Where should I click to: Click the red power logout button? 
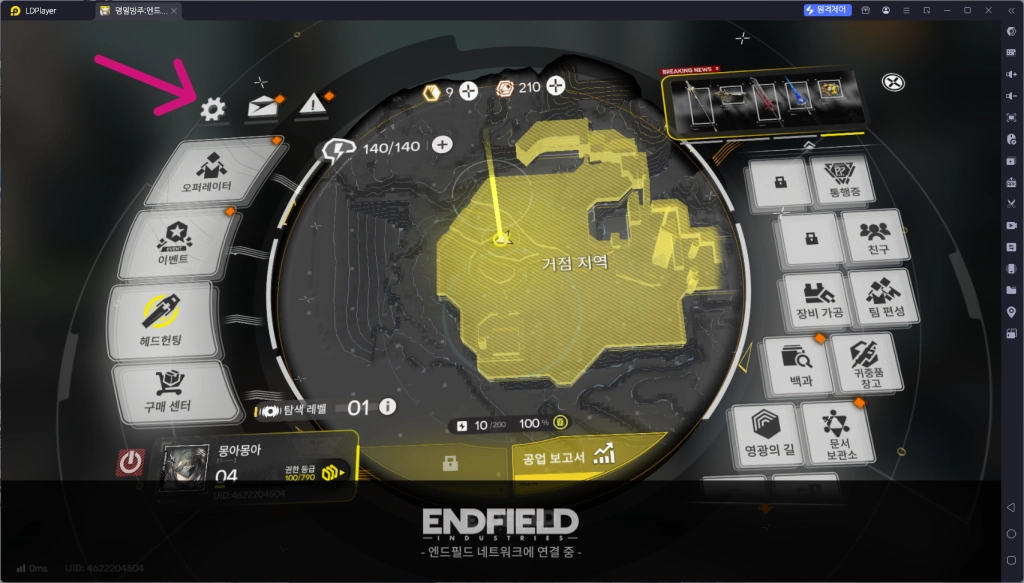[x=130, y=463]
